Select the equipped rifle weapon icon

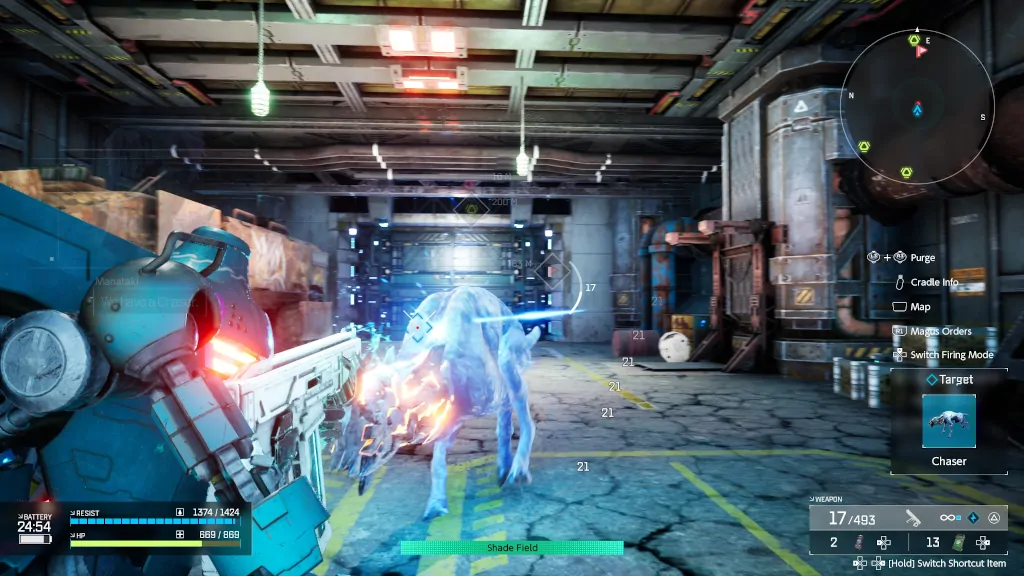(912, 518)
